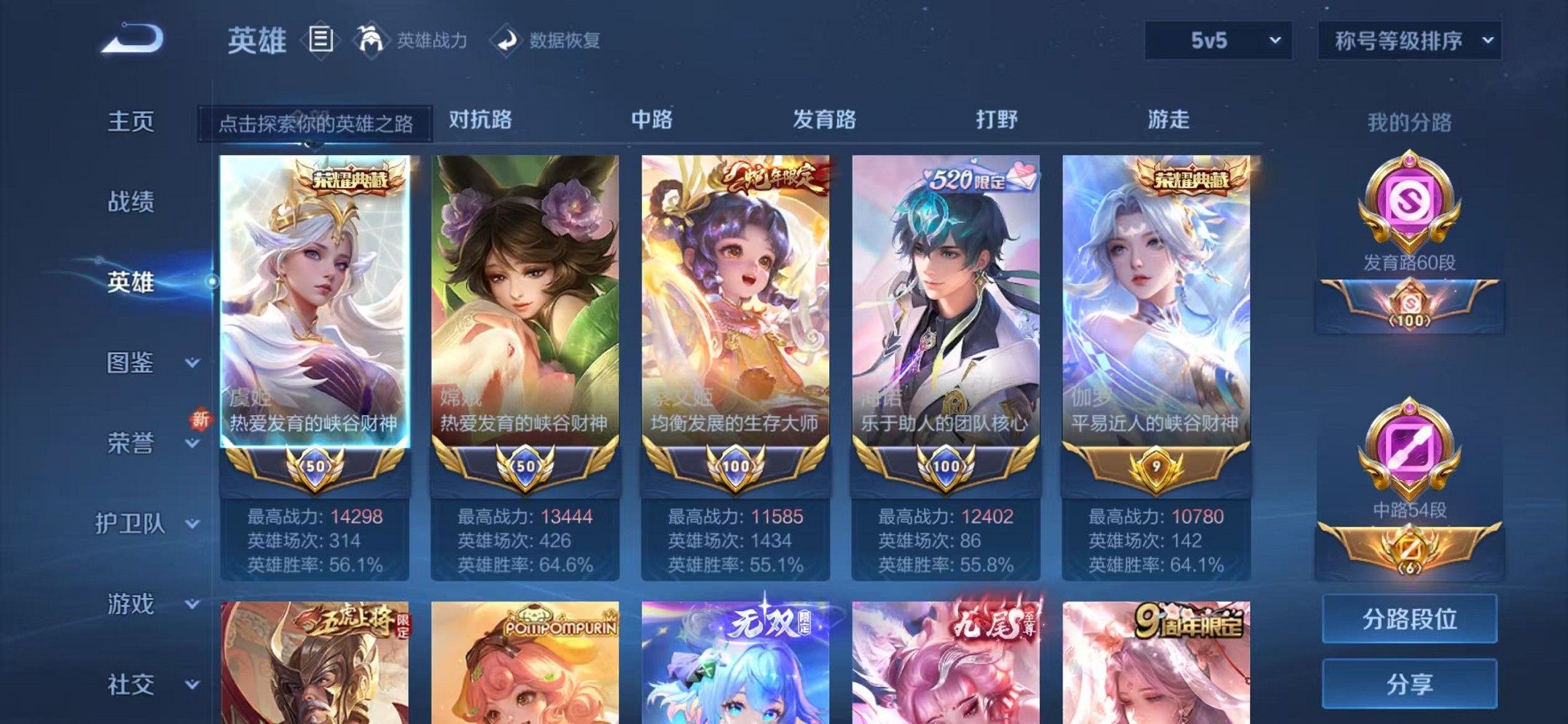Switch to the 对抗路 lane tab

point(481,121)
